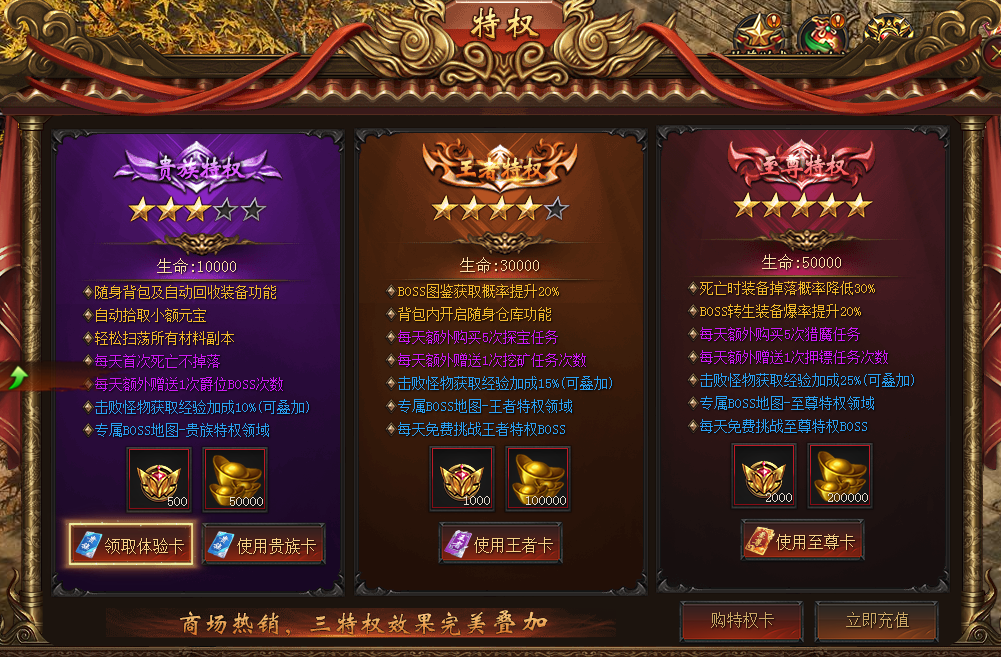Image resolution: width=1001 pixels, height=657 pixels.
Task: Select the 100000 gold ingot reward
Action: [538, 478]
